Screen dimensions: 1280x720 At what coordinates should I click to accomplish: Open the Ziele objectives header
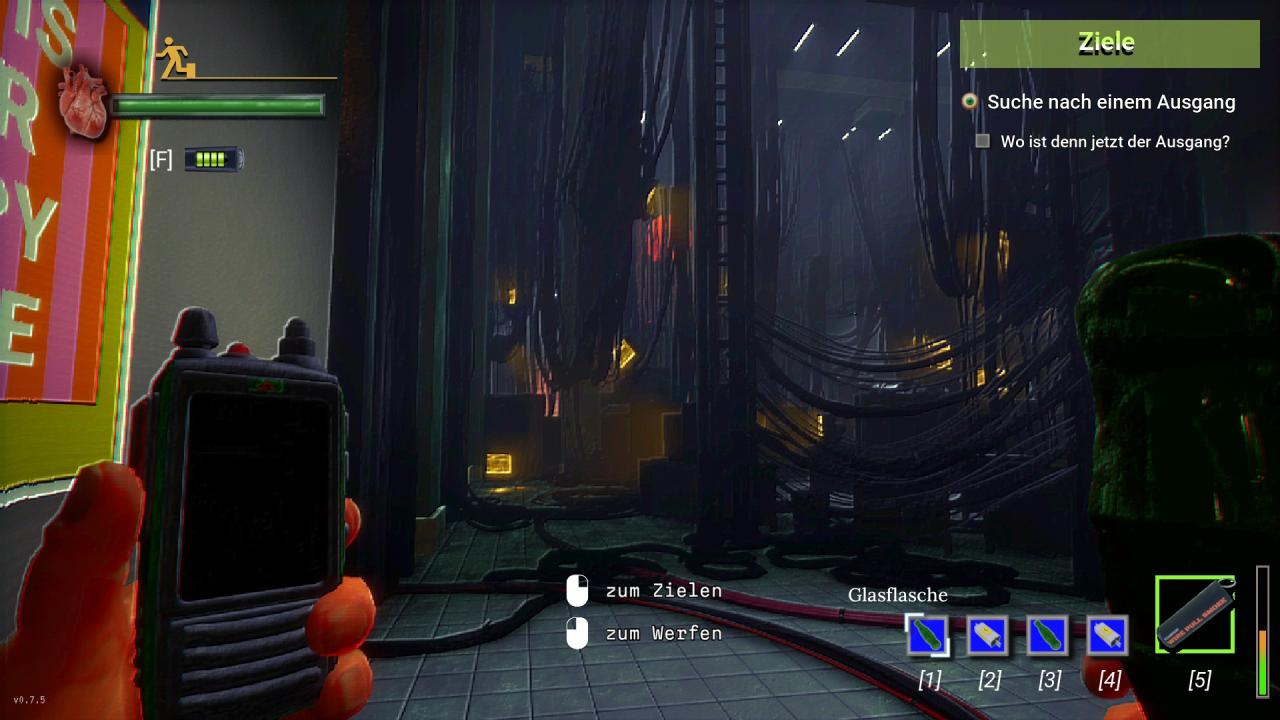tap(1109, 43)
